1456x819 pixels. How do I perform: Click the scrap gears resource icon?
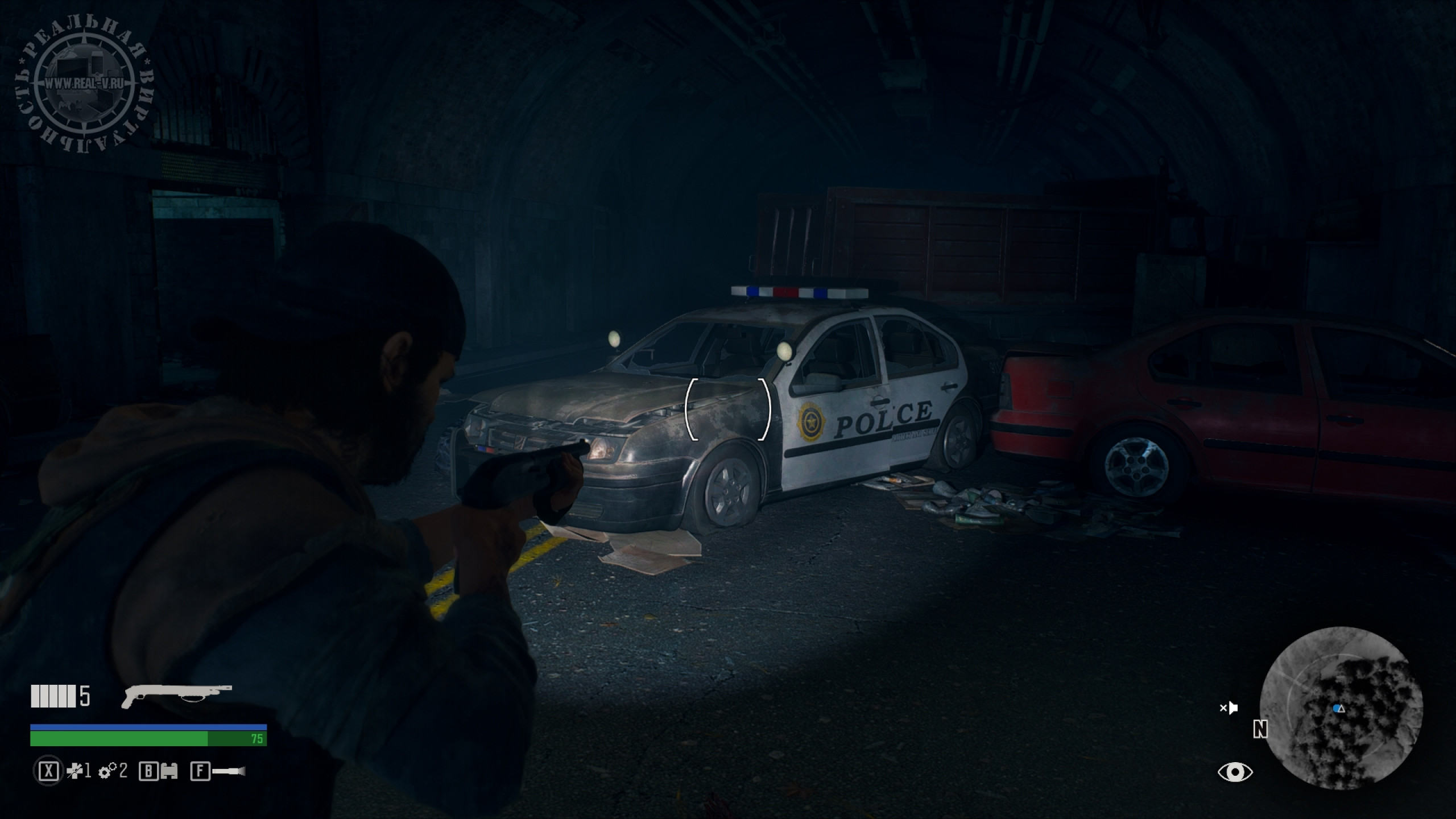[107, 772]
